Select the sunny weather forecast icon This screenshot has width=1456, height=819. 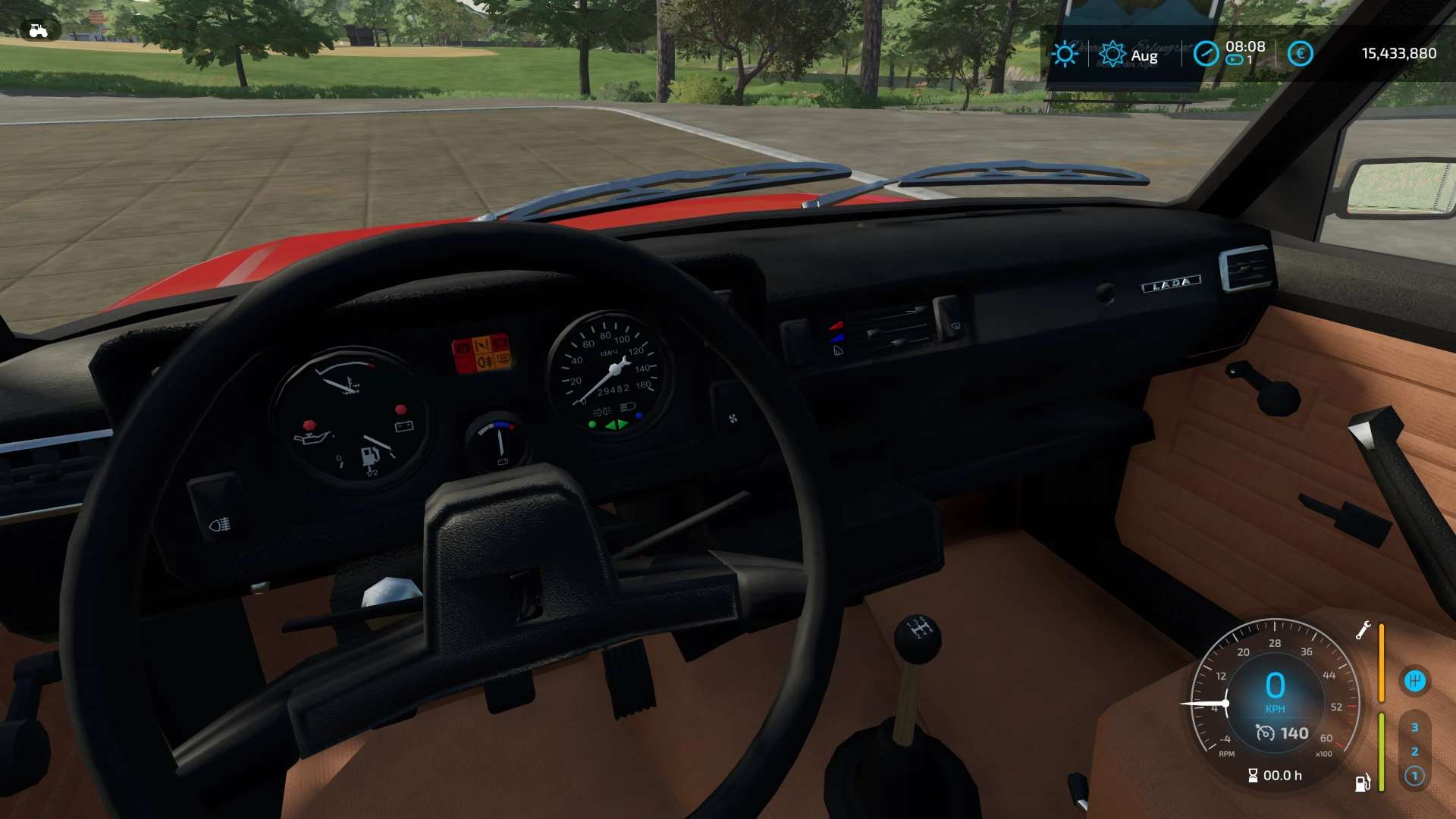[1065, 54]
